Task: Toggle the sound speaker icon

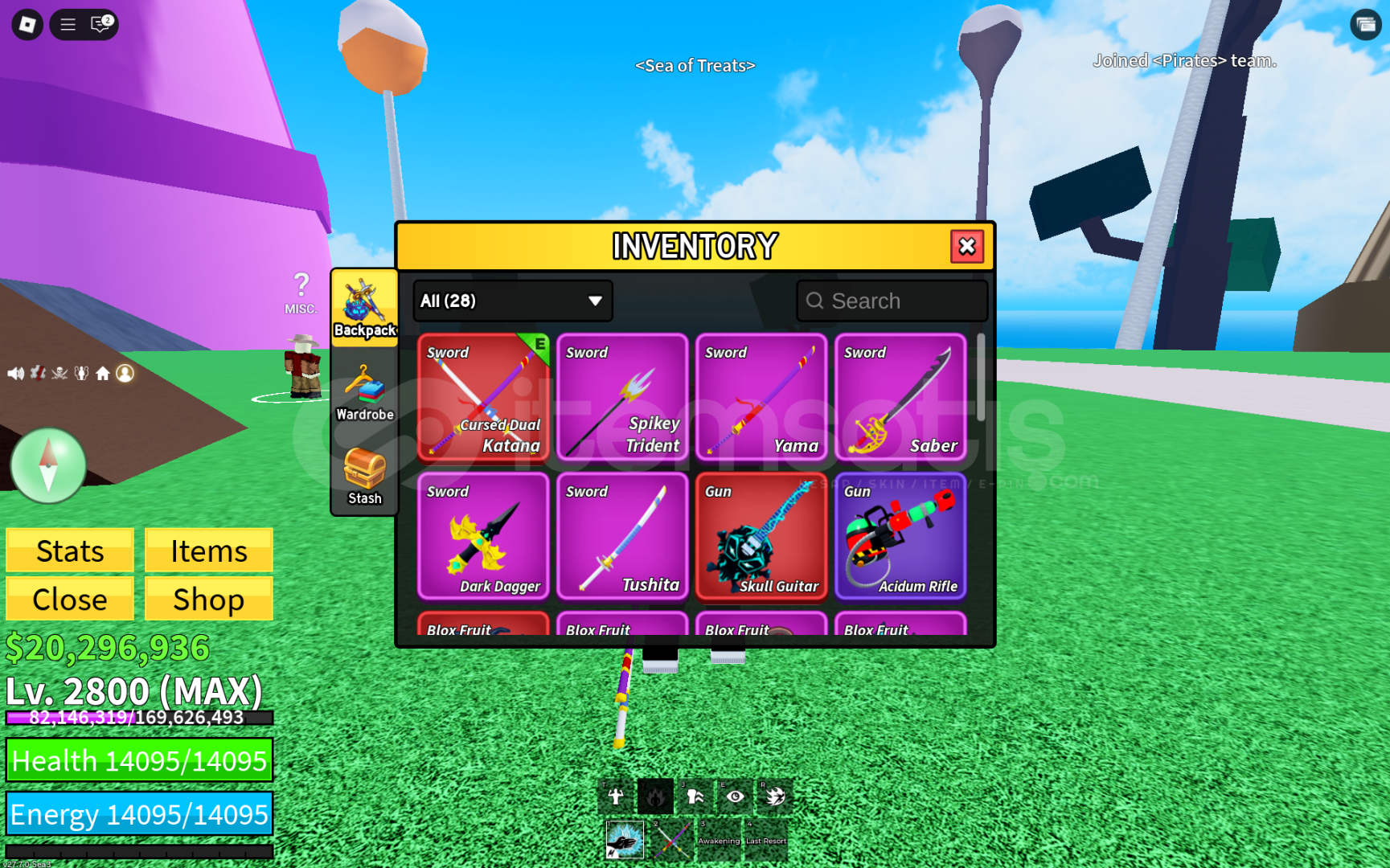Action: coord(17,372)
